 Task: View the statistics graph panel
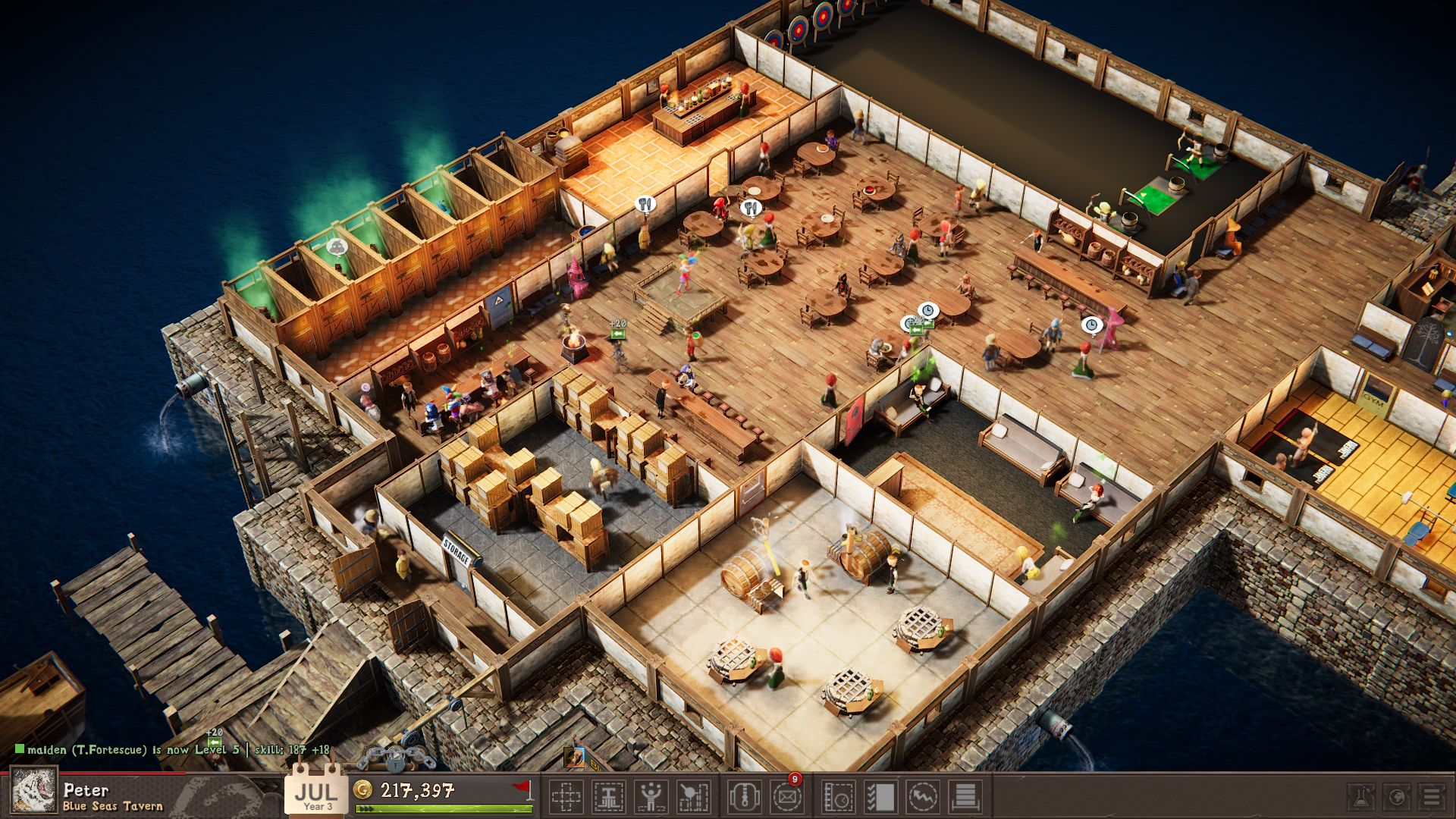point(921,795)
